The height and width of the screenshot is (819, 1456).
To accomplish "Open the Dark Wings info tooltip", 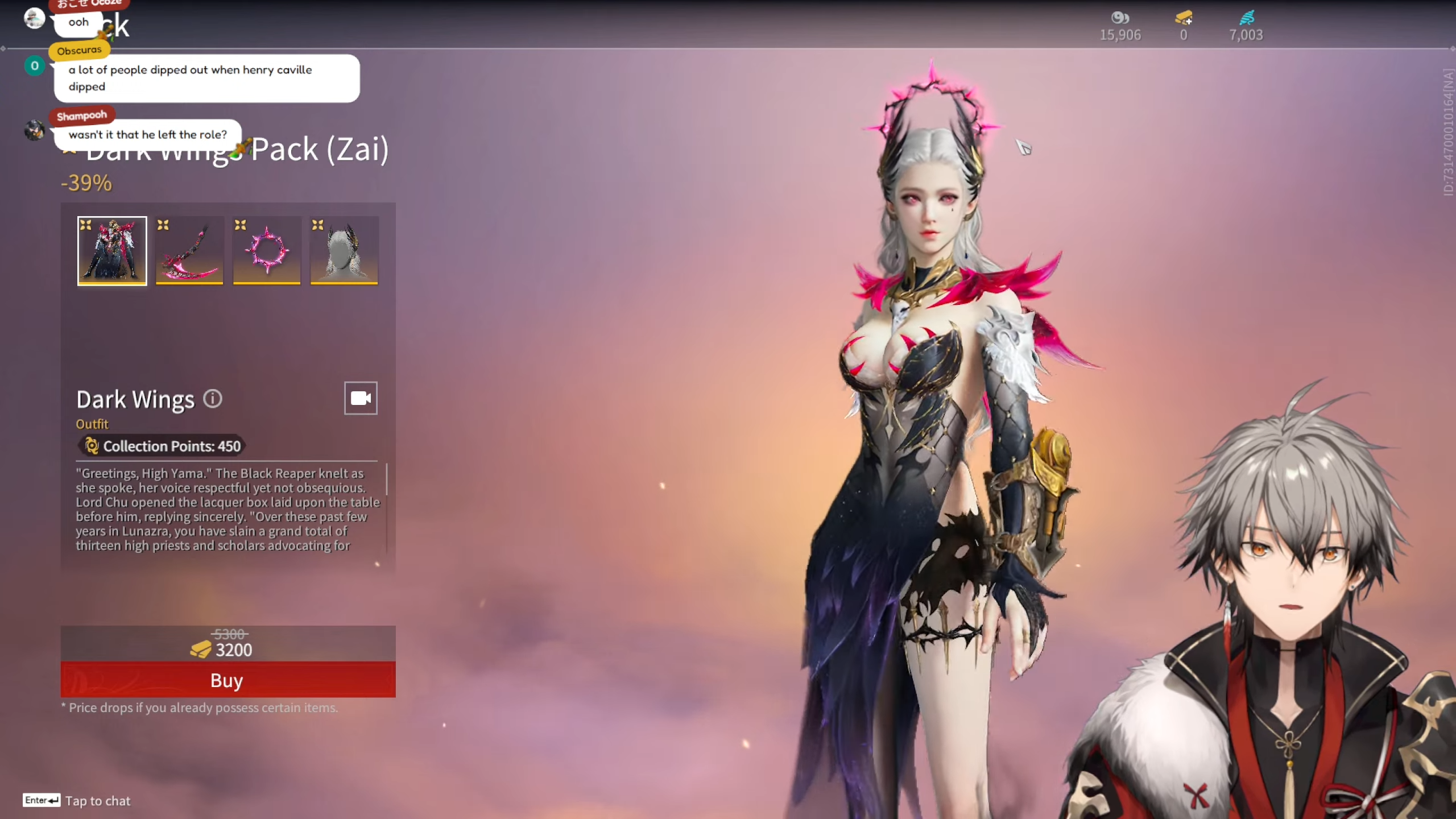I will (x=213, y=399).
